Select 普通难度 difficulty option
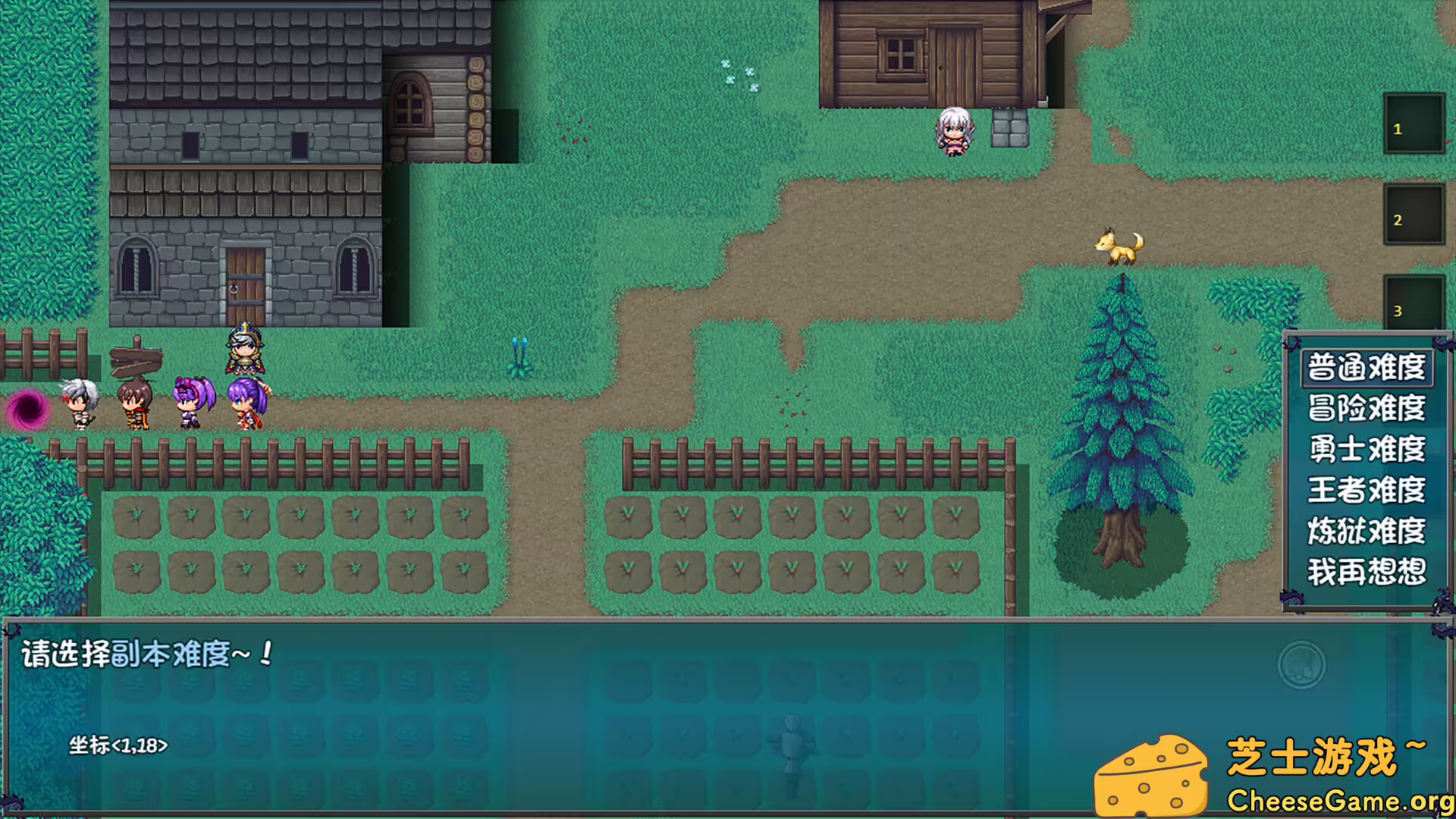Image resolution: width=1456 pixels, height=819 pixels. [x=1367, y=368]
